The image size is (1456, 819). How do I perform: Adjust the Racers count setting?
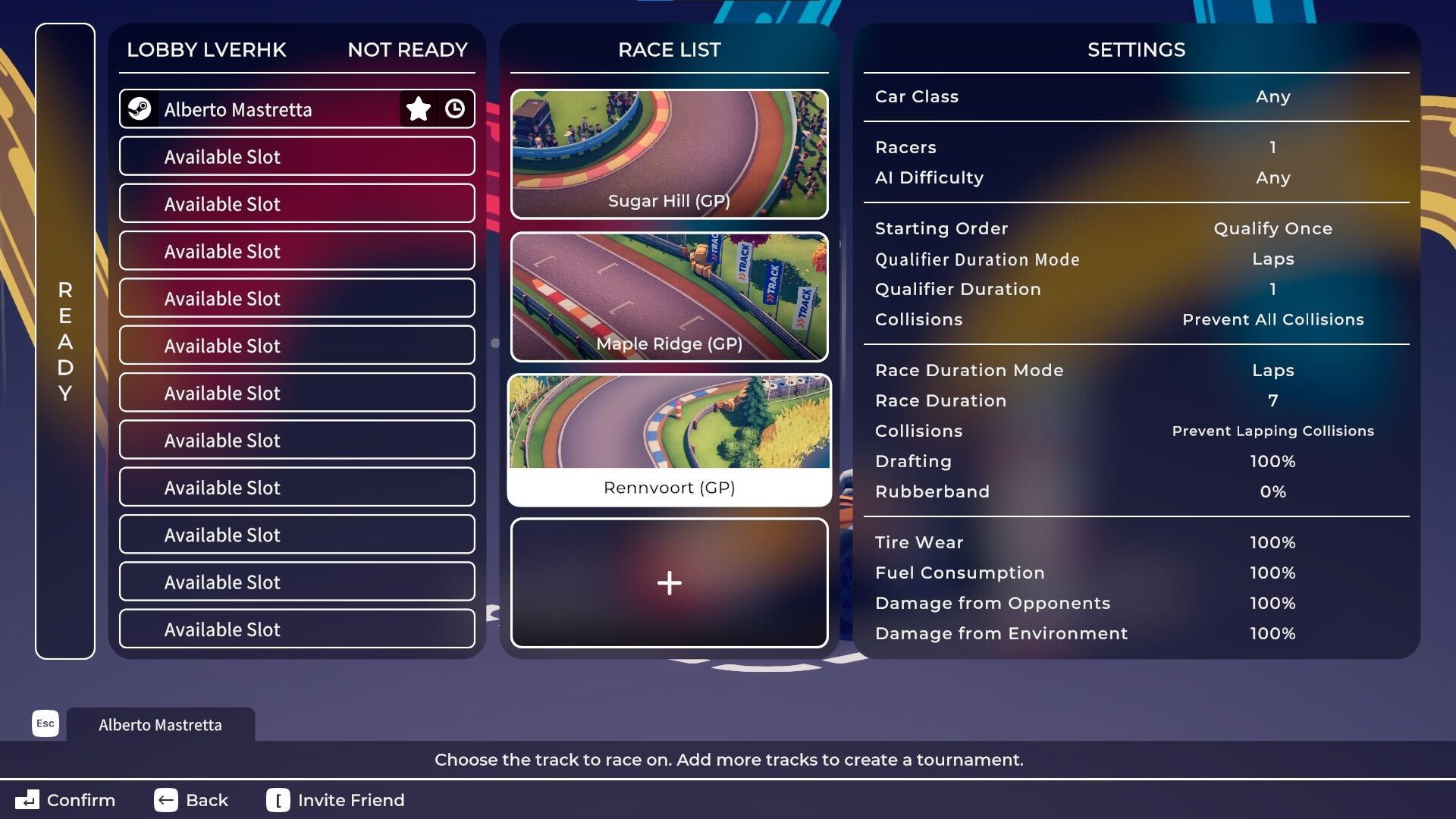click(1136, 147)
